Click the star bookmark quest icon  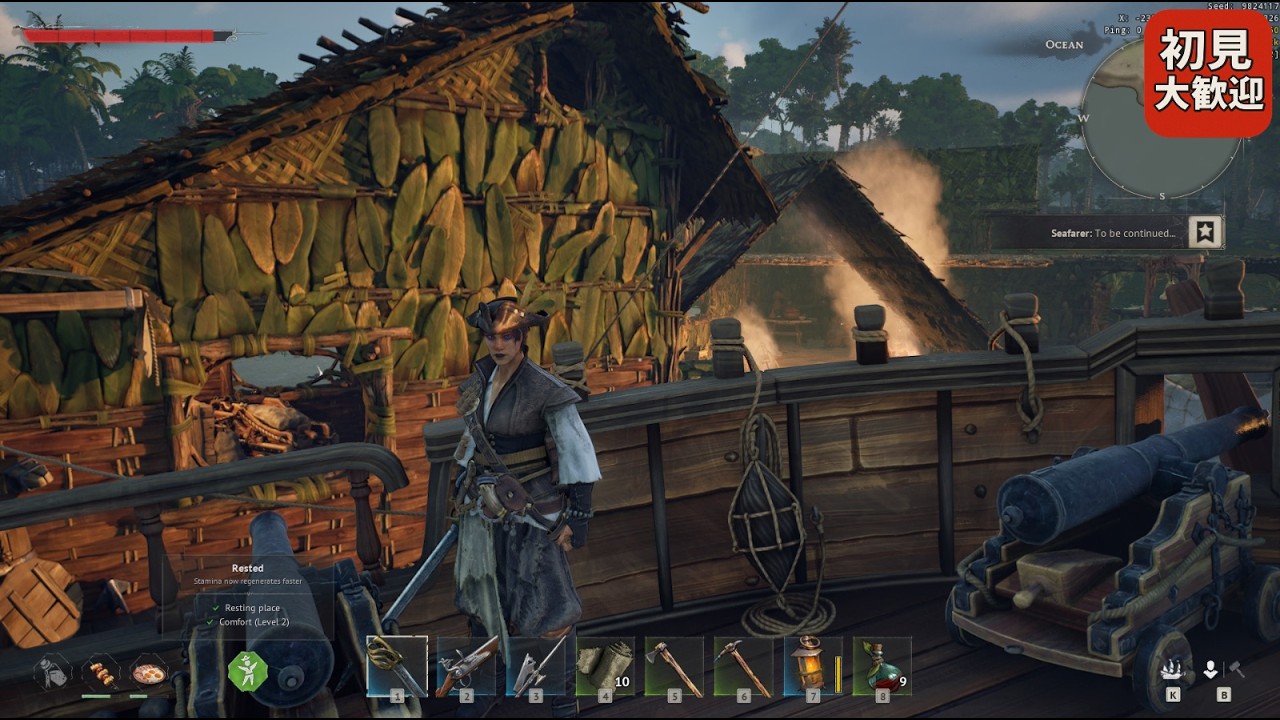tap(1206, 233)
